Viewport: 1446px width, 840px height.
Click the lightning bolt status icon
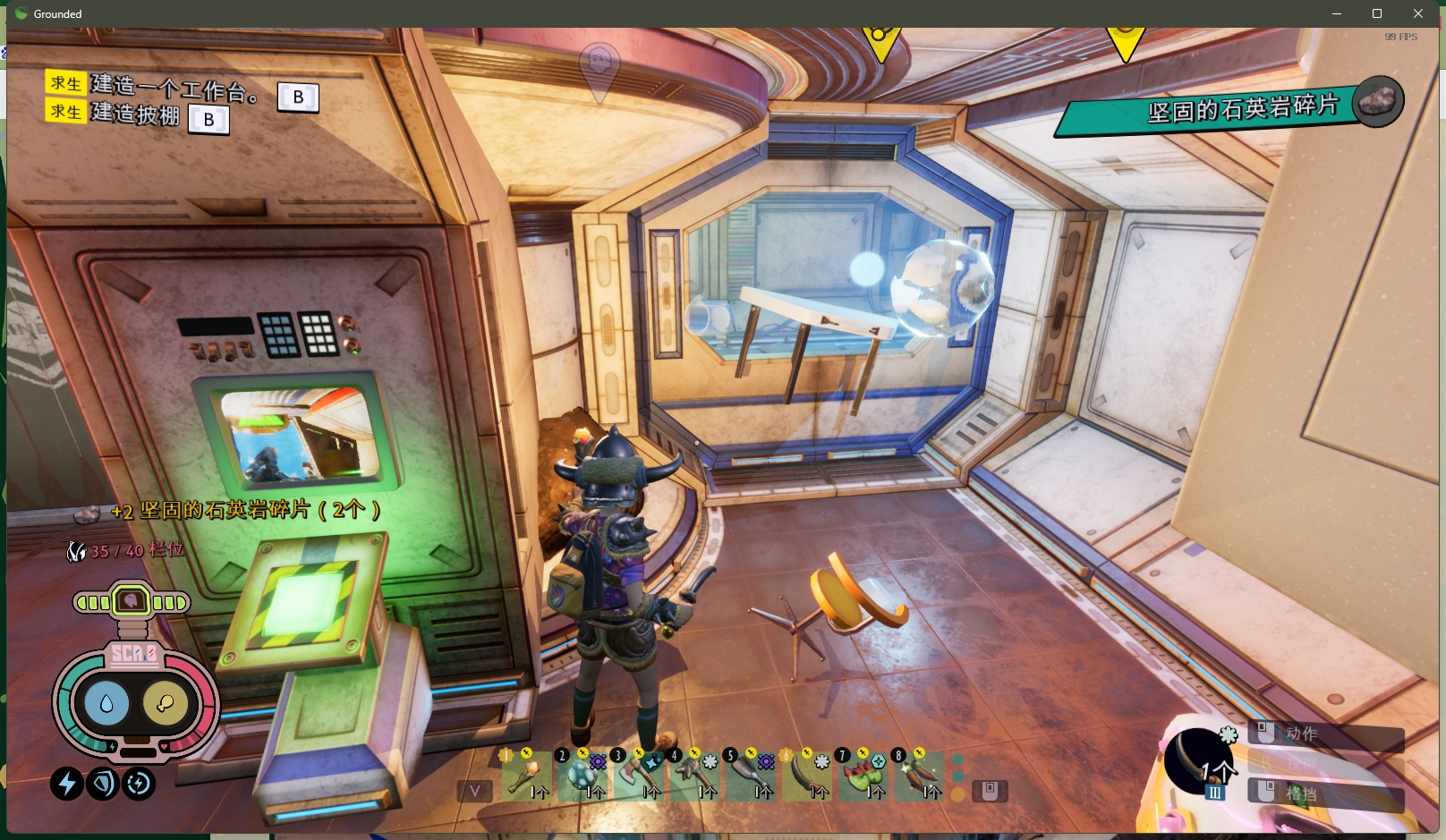pos(67,785)
